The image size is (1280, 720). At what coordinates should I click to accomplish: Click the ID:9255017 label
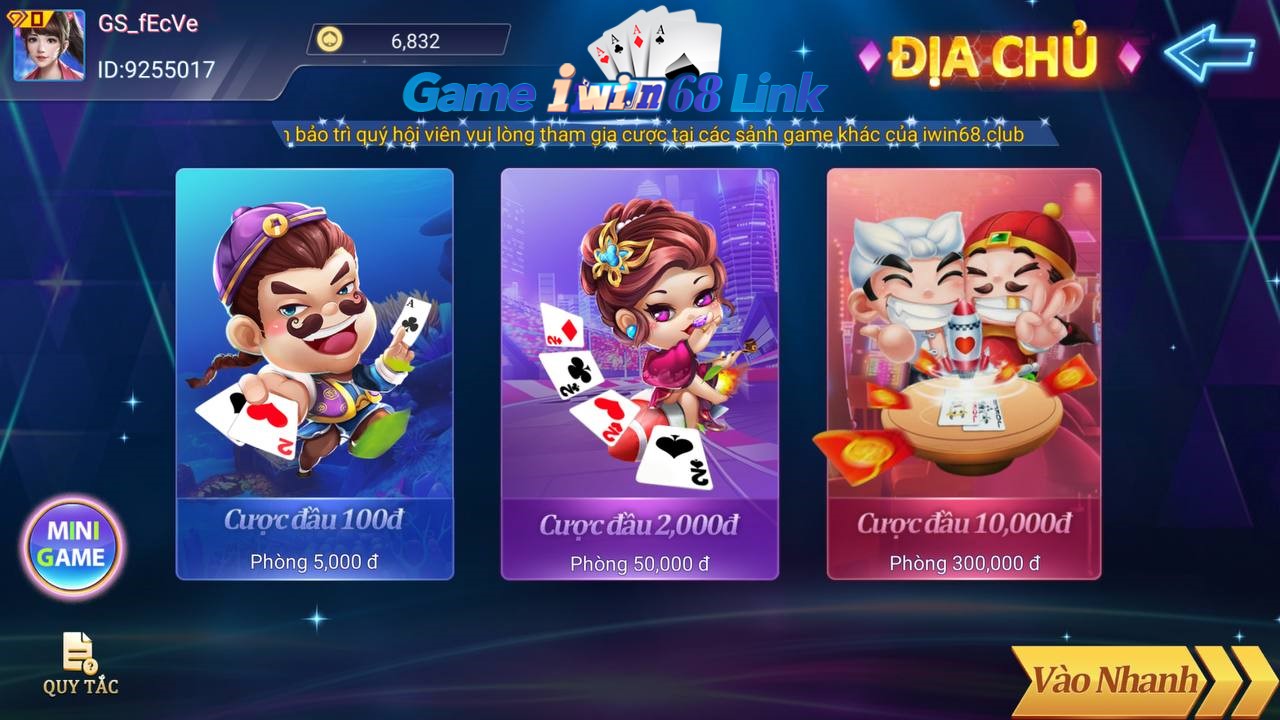(x=157, y=70)
